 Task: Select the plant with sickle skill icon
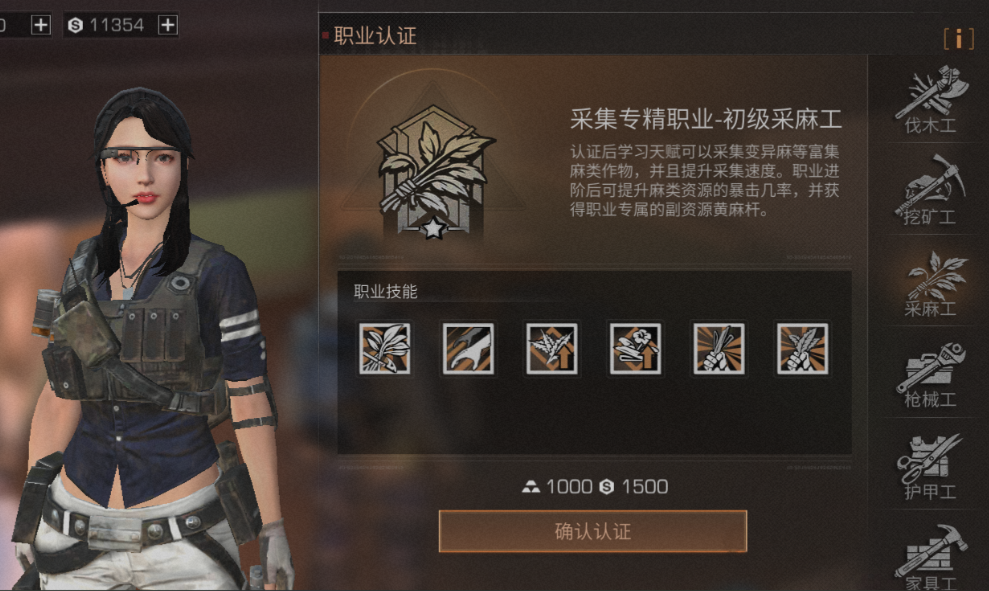(385, 349)
